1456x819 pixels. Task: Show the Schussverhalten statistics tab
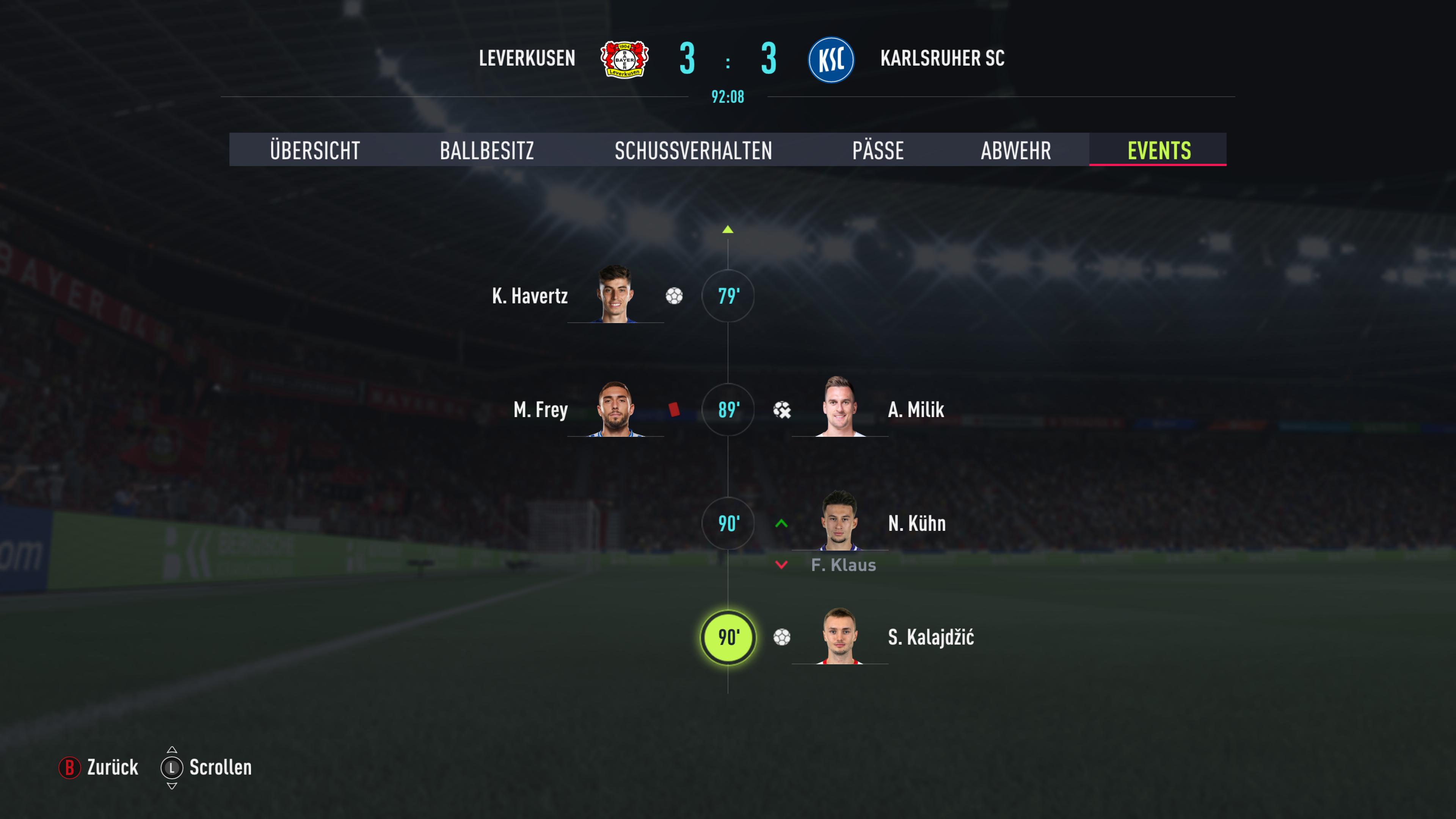pos(693,151)
